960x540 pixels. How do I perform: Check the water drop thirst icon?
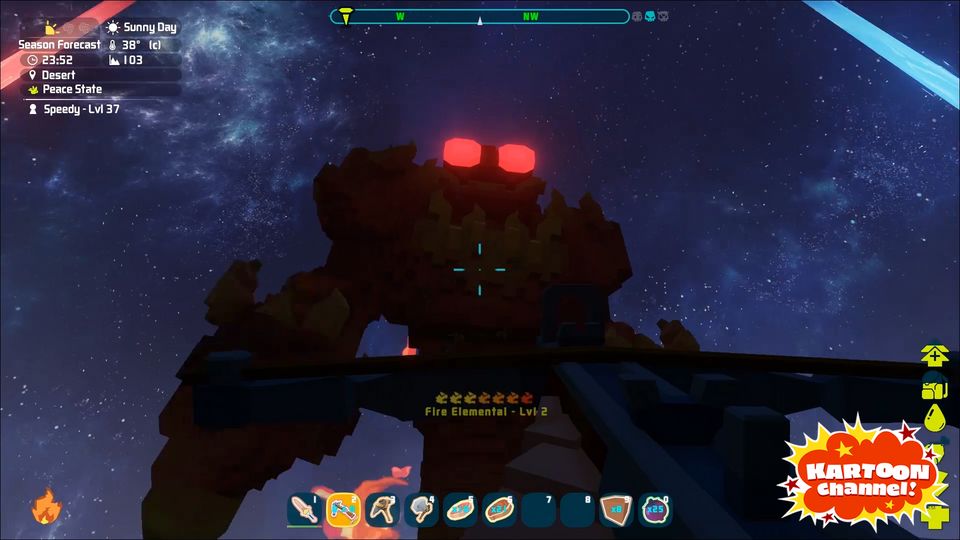[x=935, y=418]
